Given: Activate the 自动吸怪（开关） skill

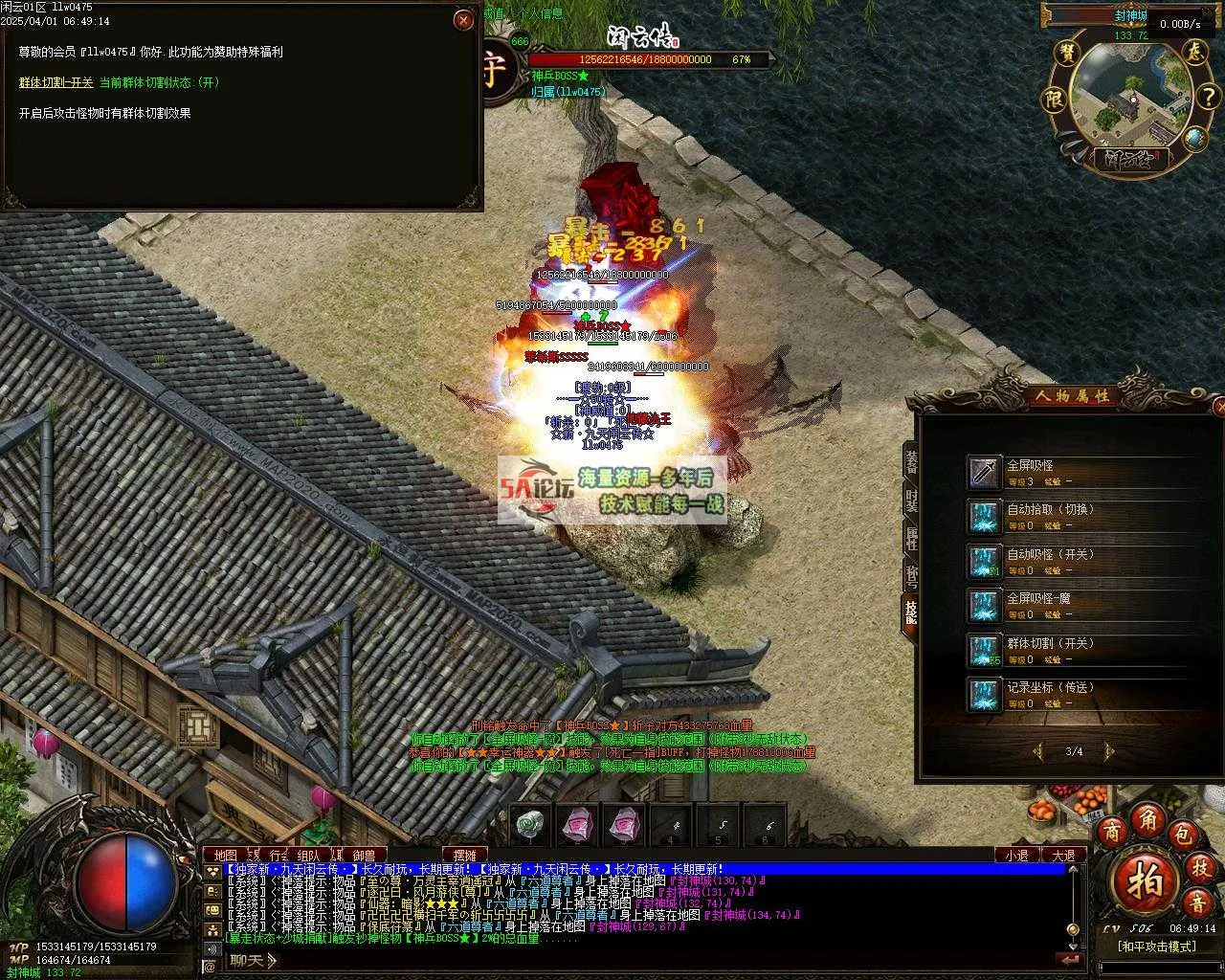Looking at the screenshot, I should click(x=984, y=562).
